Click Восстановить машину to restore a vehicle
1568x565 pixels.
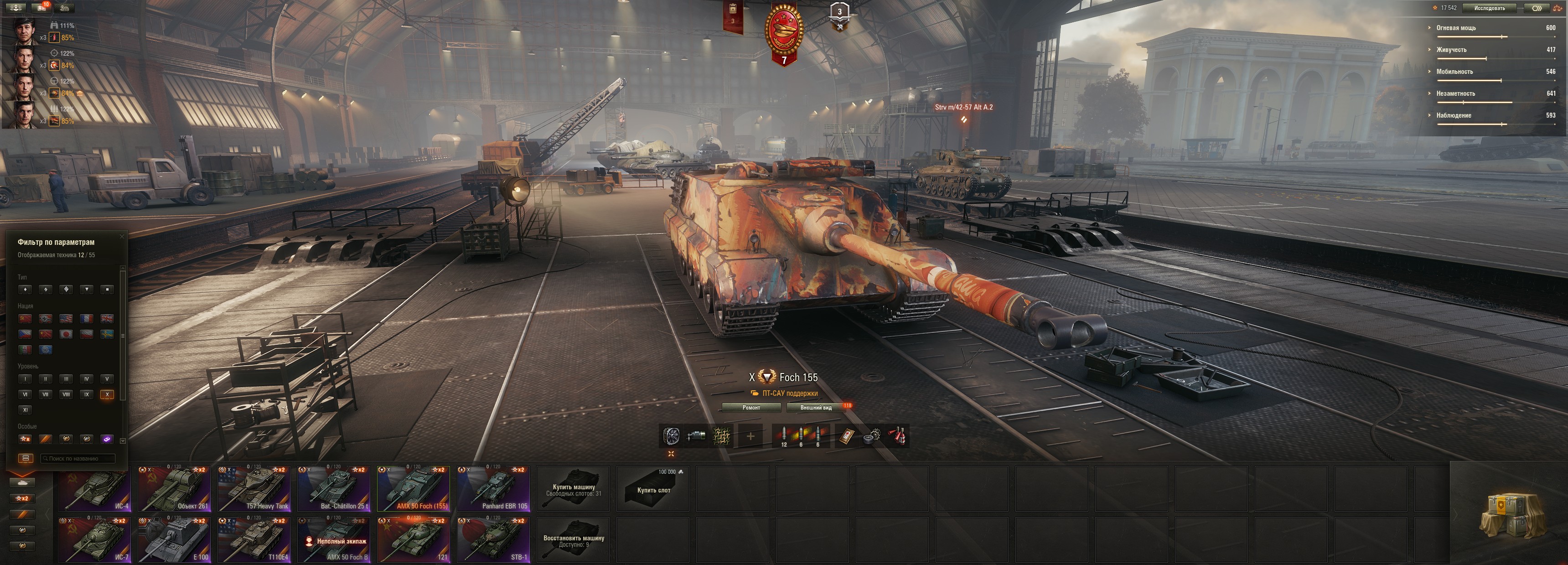coord(574,540)
